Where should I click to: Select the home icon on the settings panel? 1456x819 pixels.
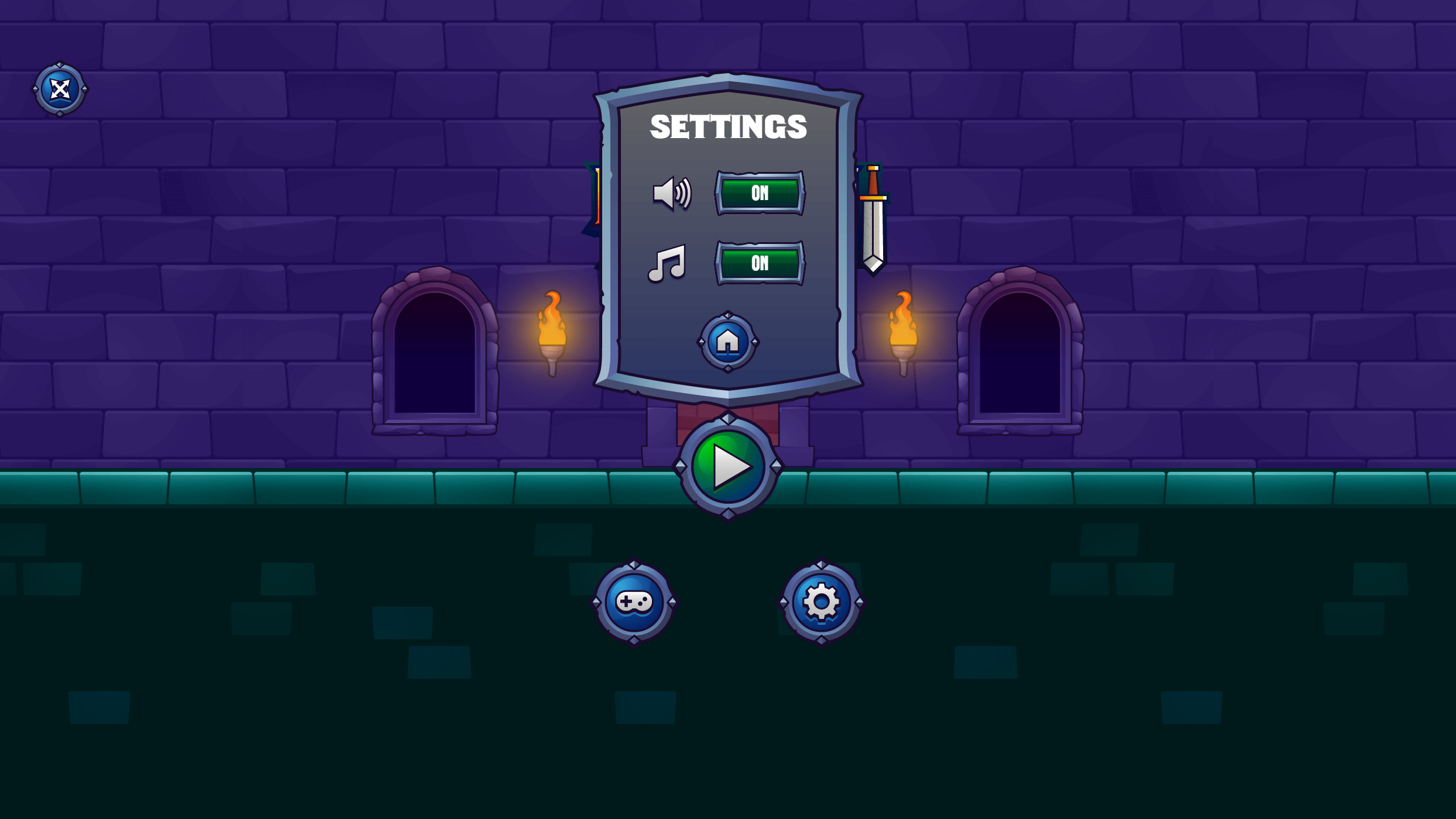click(x=727, y=341)
